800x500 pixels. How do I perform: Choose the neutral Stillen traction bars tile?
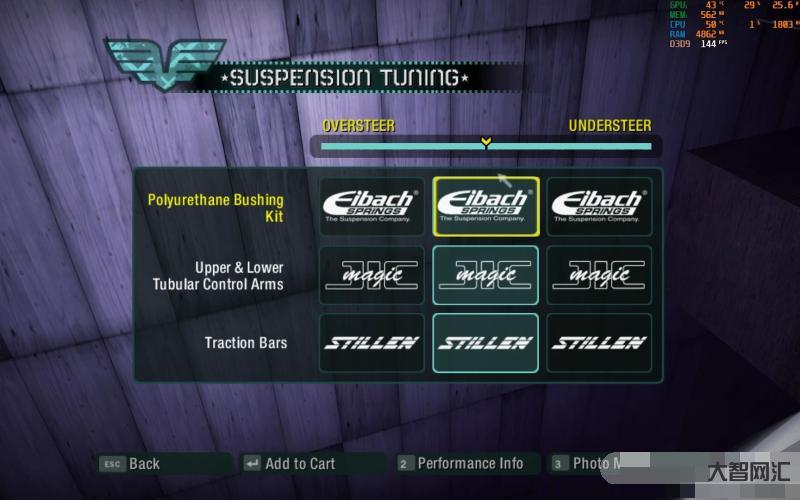click(485, 343)
